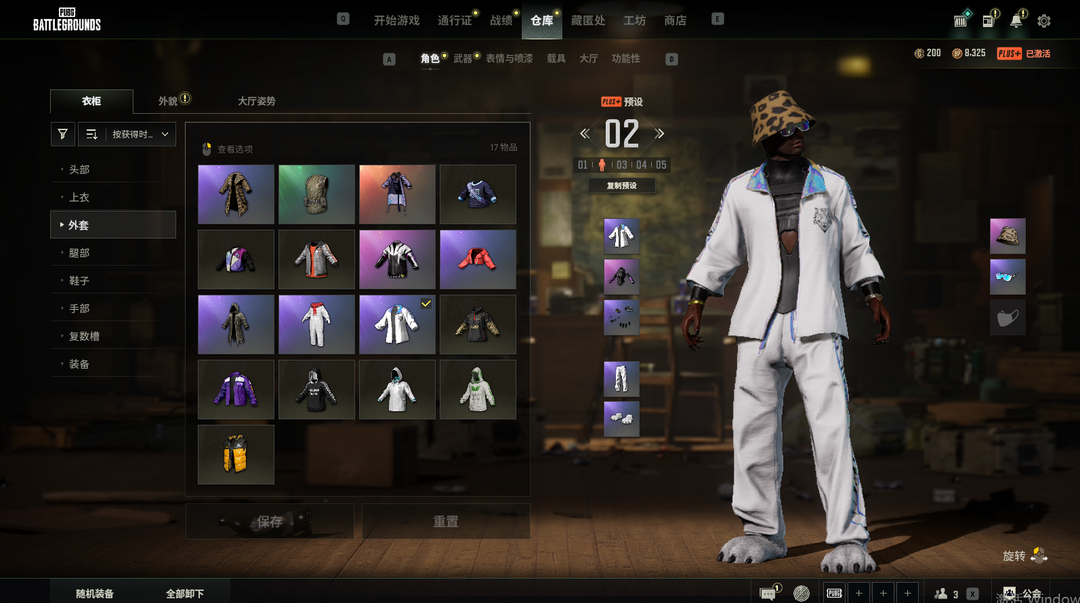
Task: Open the settings gear icon
Action: click(x=1044, y=21)
